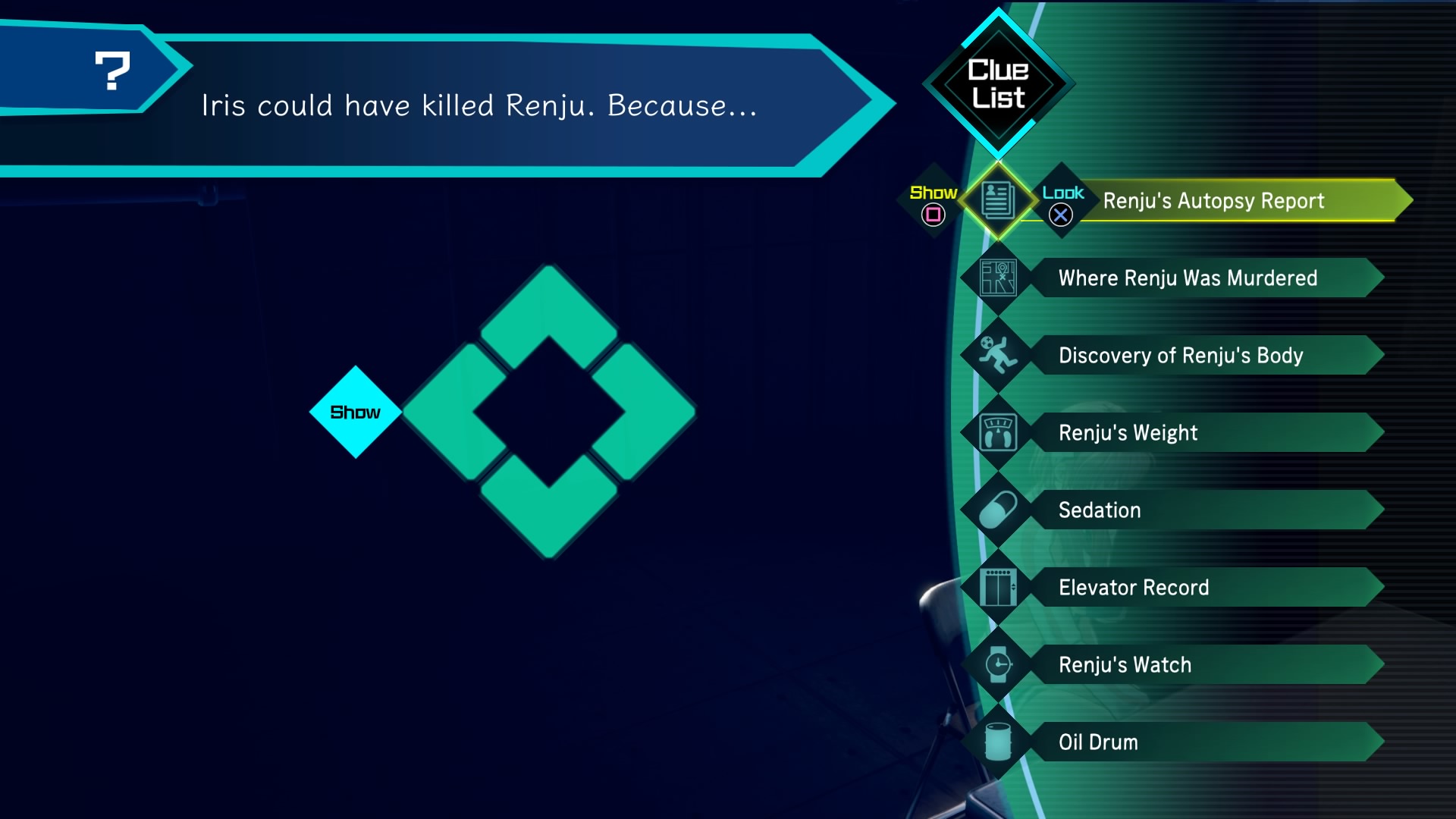Image resolution: width=1456 pixels, height=819 pixels.
Task: Choose the Sedation clue entry
Action: tap(1100, 510)
